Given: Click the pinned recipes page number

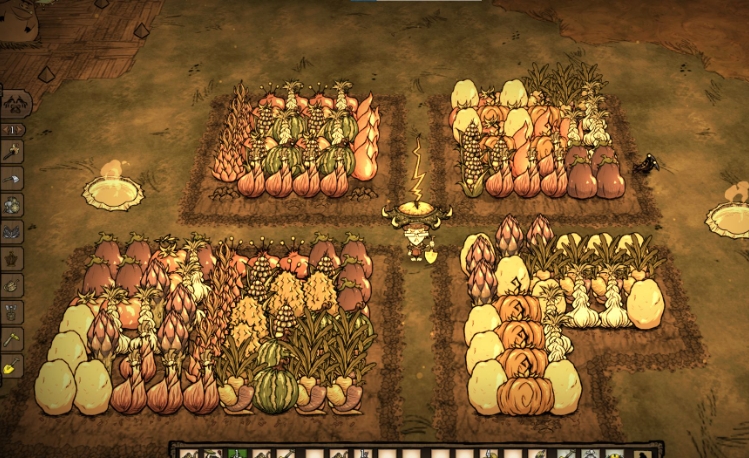Looking at the screenshot, I should pyautogui.click(x=13, y=130).
